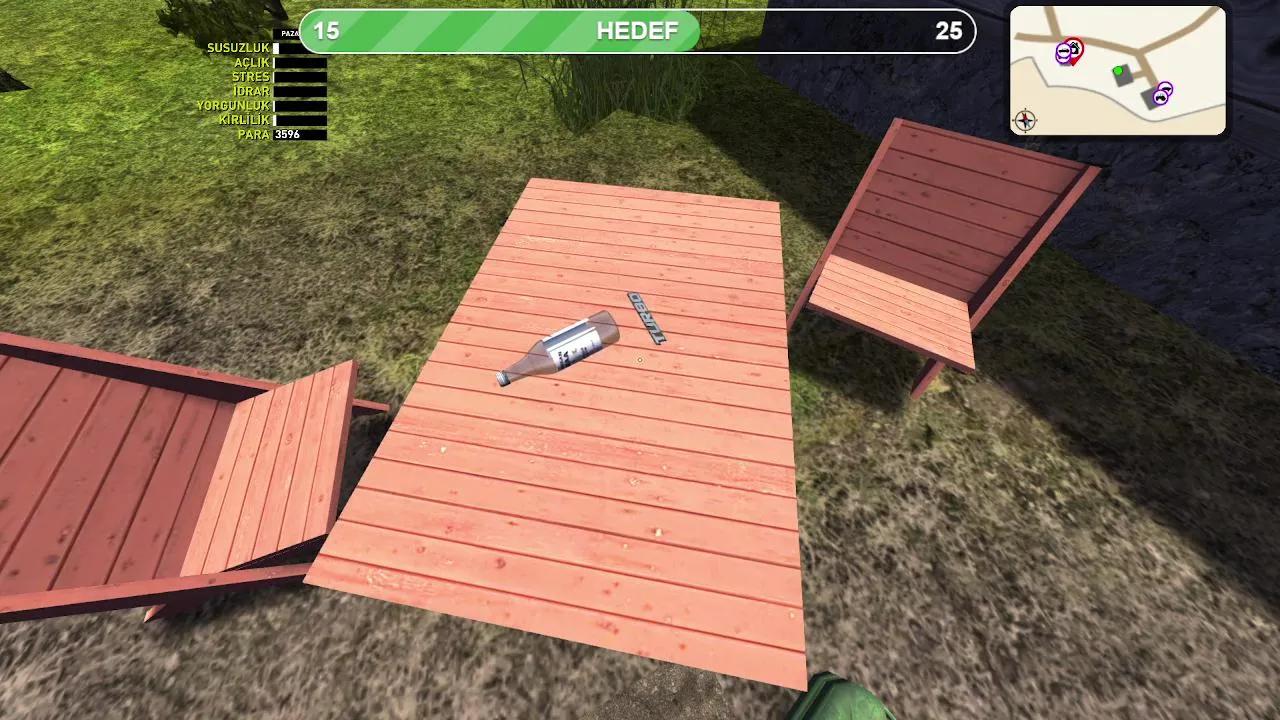Click the STRES meter
This screenshot has width=1280, height=720.
300,75
